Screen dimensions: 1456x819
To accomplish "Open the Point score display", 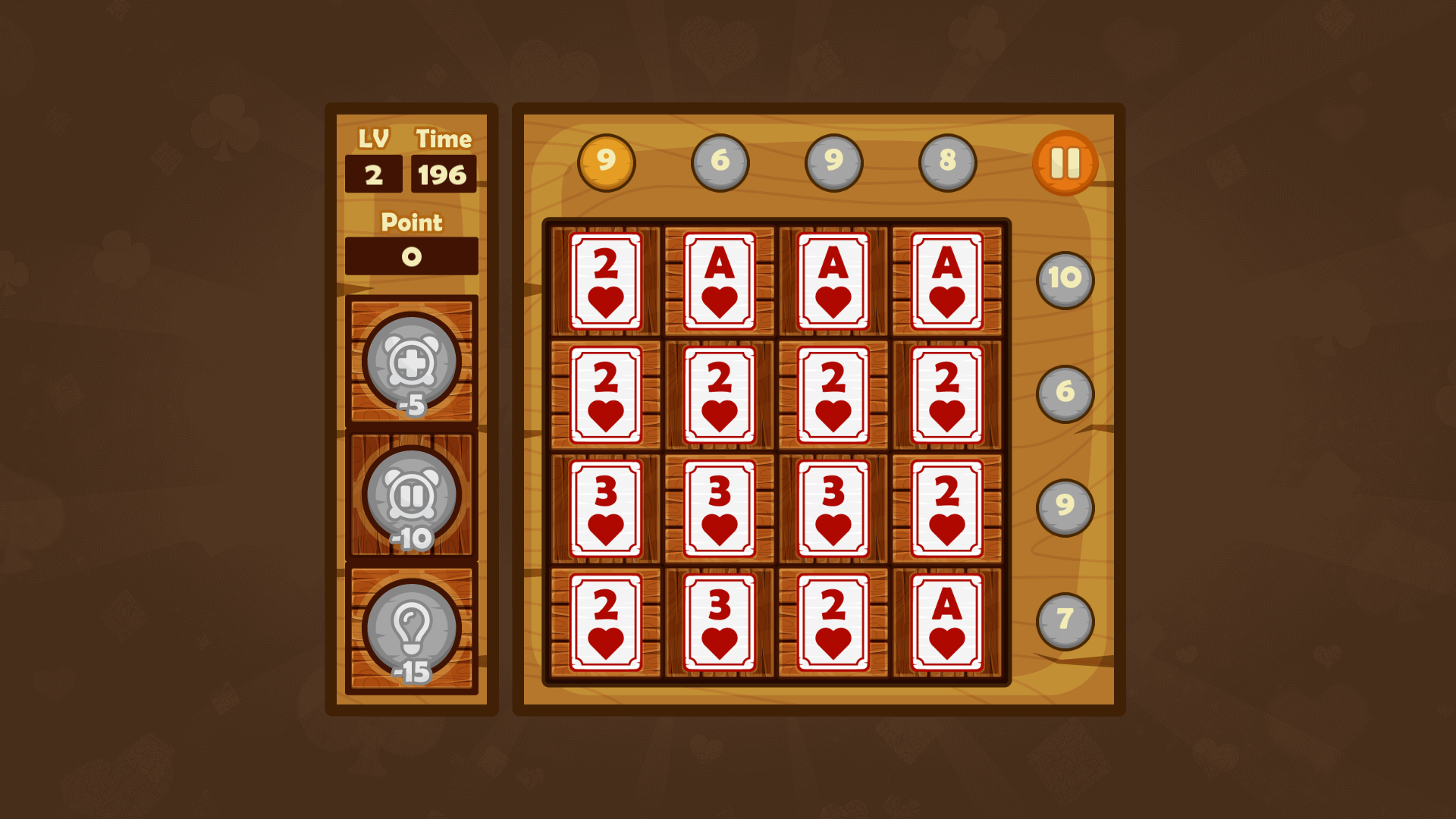I will tap(410, 258).
